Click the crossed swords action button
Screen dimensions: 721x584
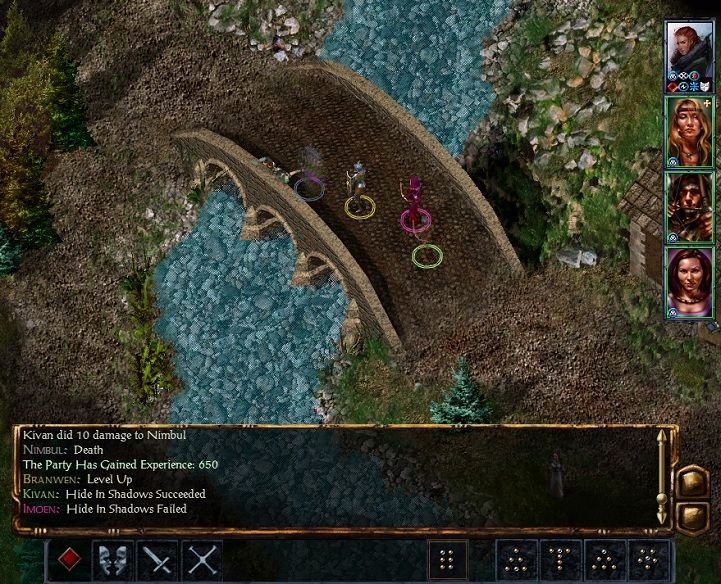point(203,560)
